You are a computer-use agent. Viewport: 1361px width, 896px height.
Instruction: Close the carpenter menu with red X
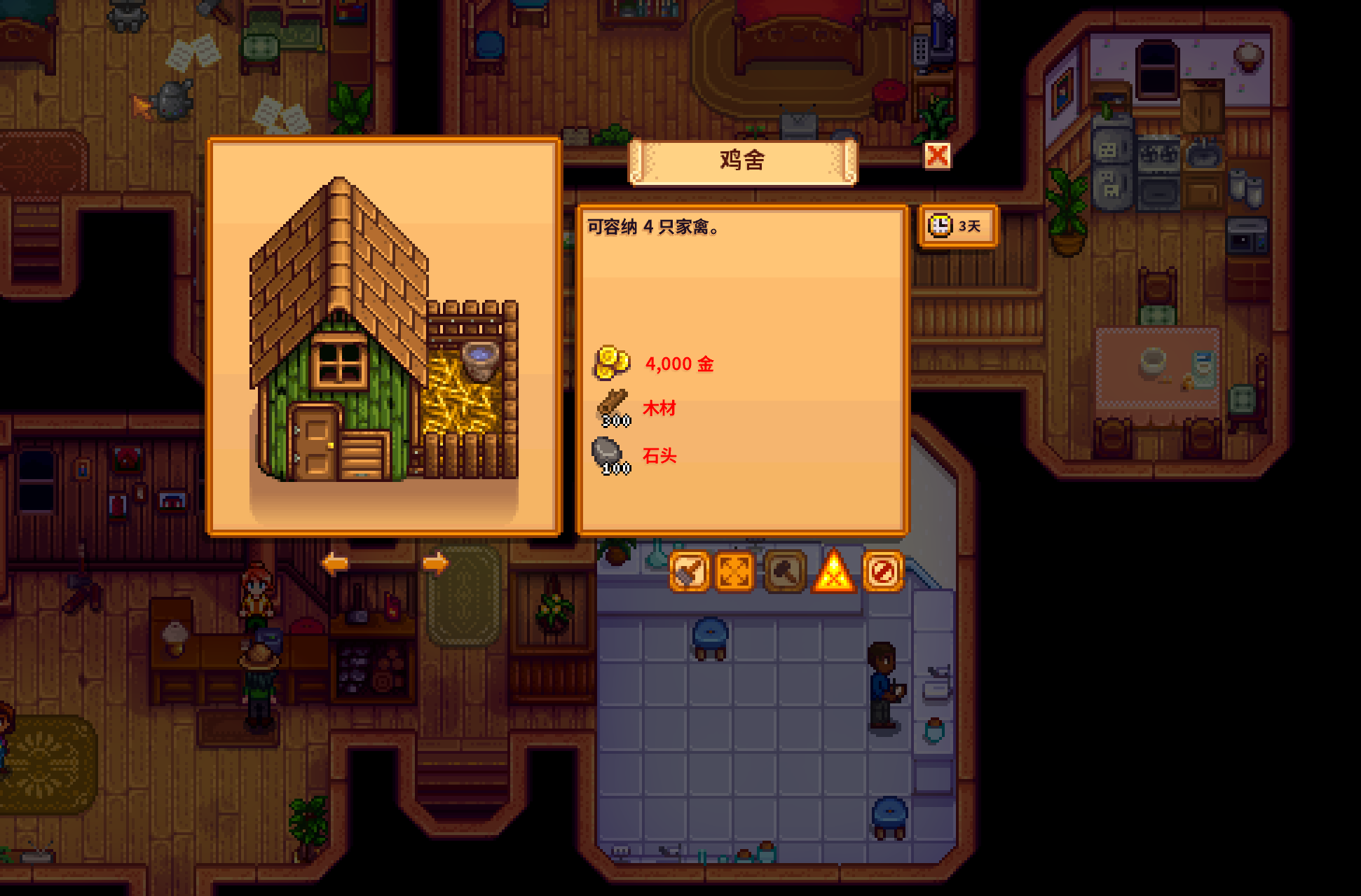[937, 156]
